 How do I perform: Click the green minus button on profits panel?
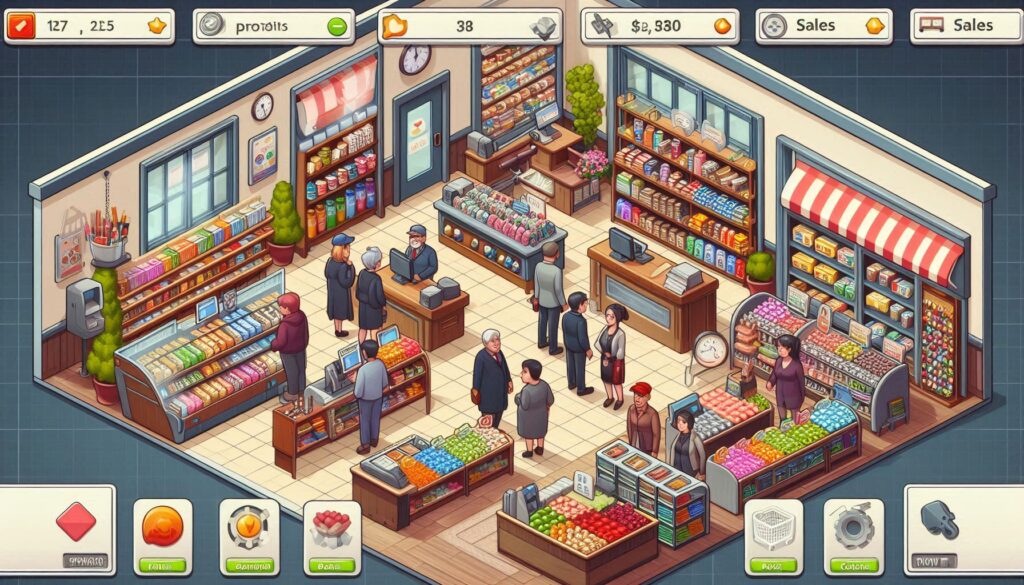click(x=337, y=27)
